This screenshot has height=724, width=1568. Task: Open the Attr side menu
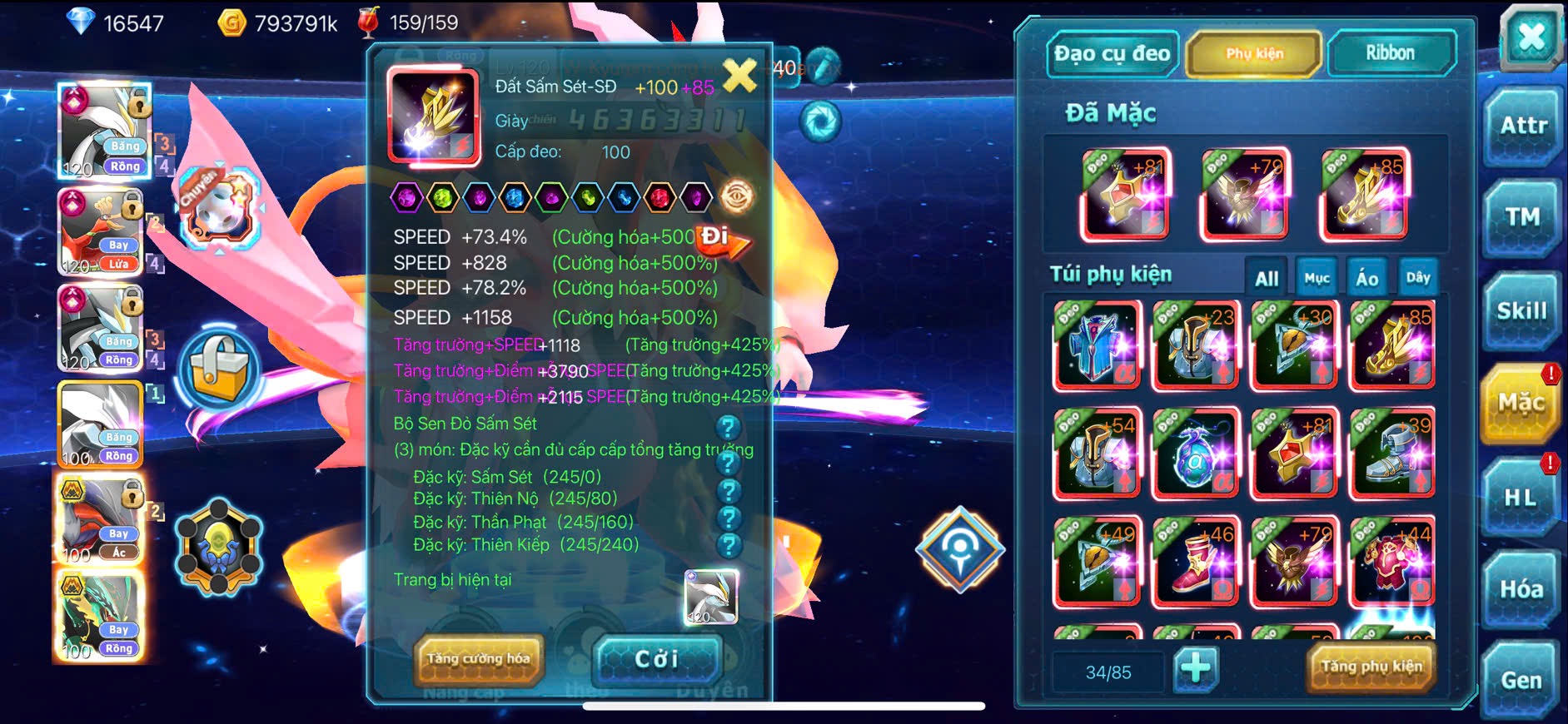pos(1523,126)
